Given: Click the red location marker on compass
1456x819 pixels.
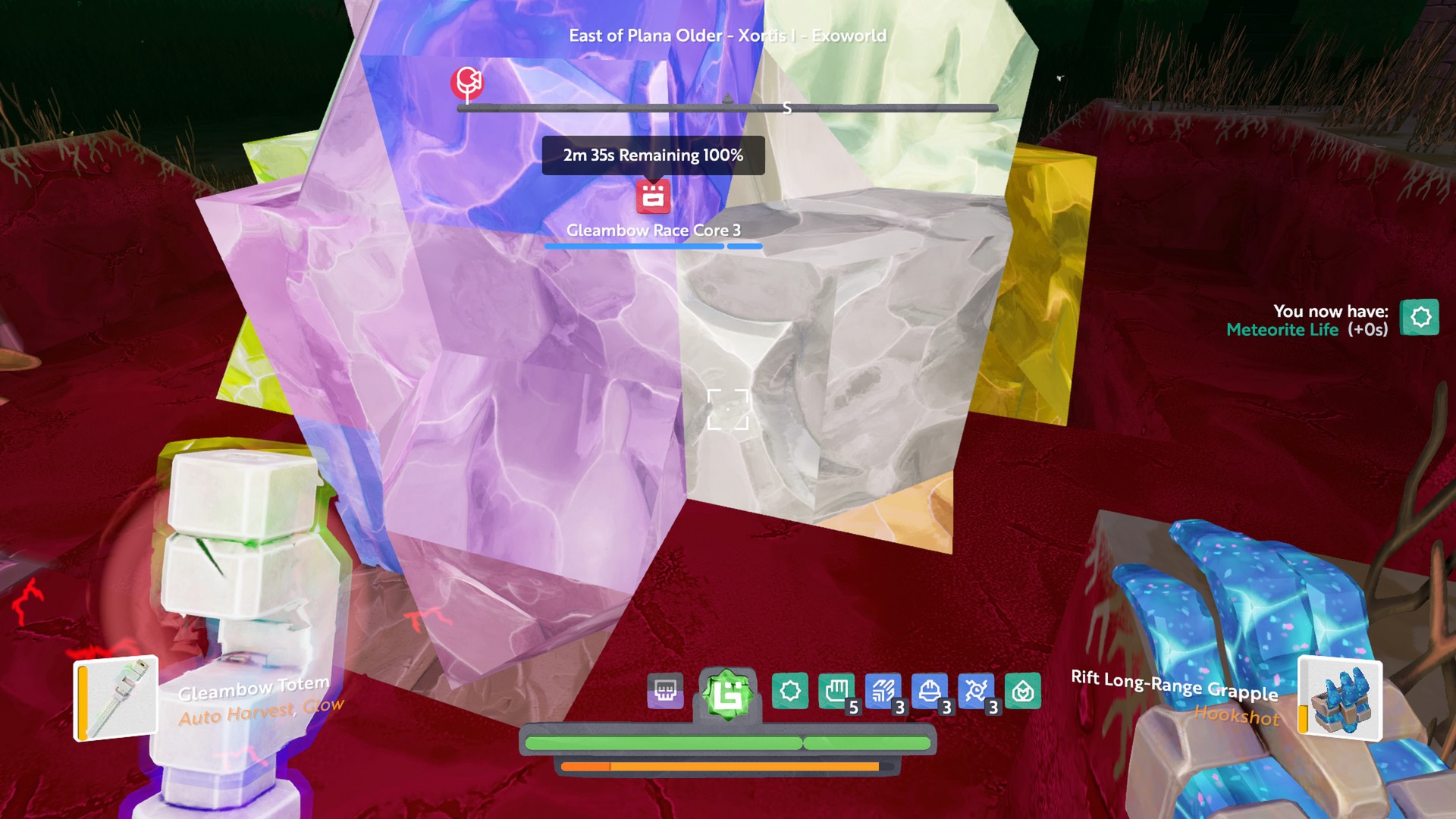Looking at the screenshot, I should [x=467, y=82].
